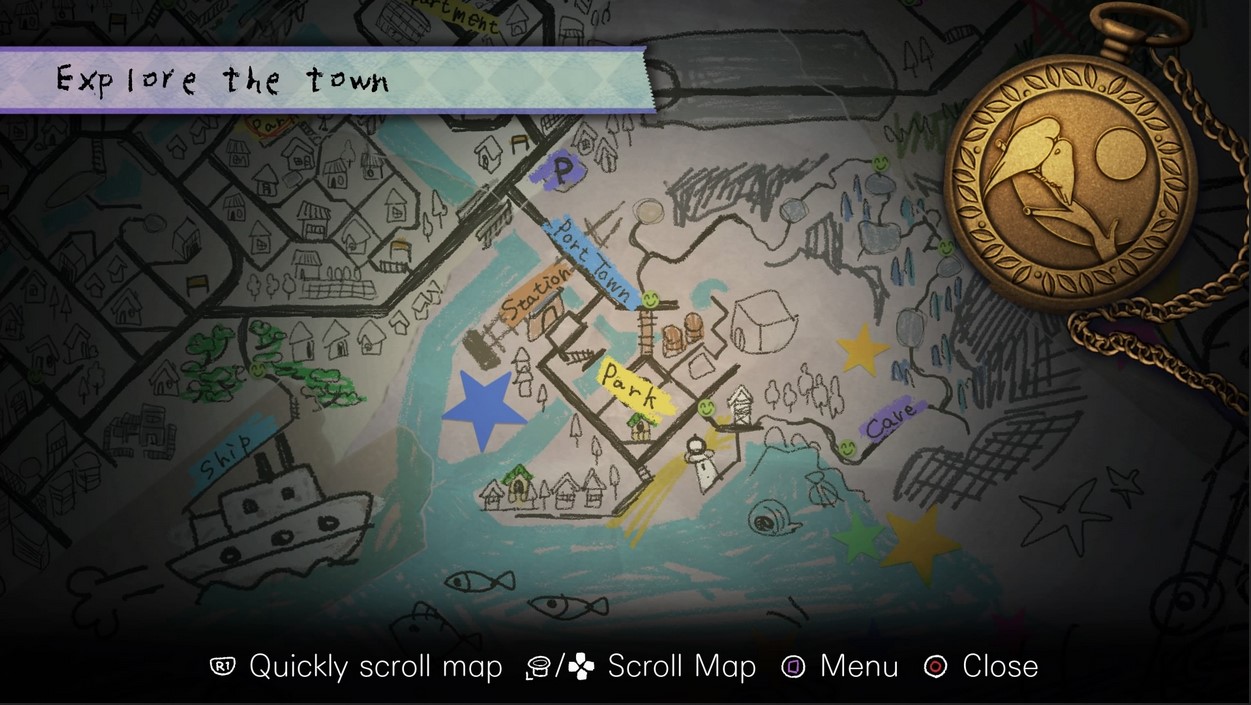Pick the purple Cave label
This screenshot has width=1251, height=705.
892,421
